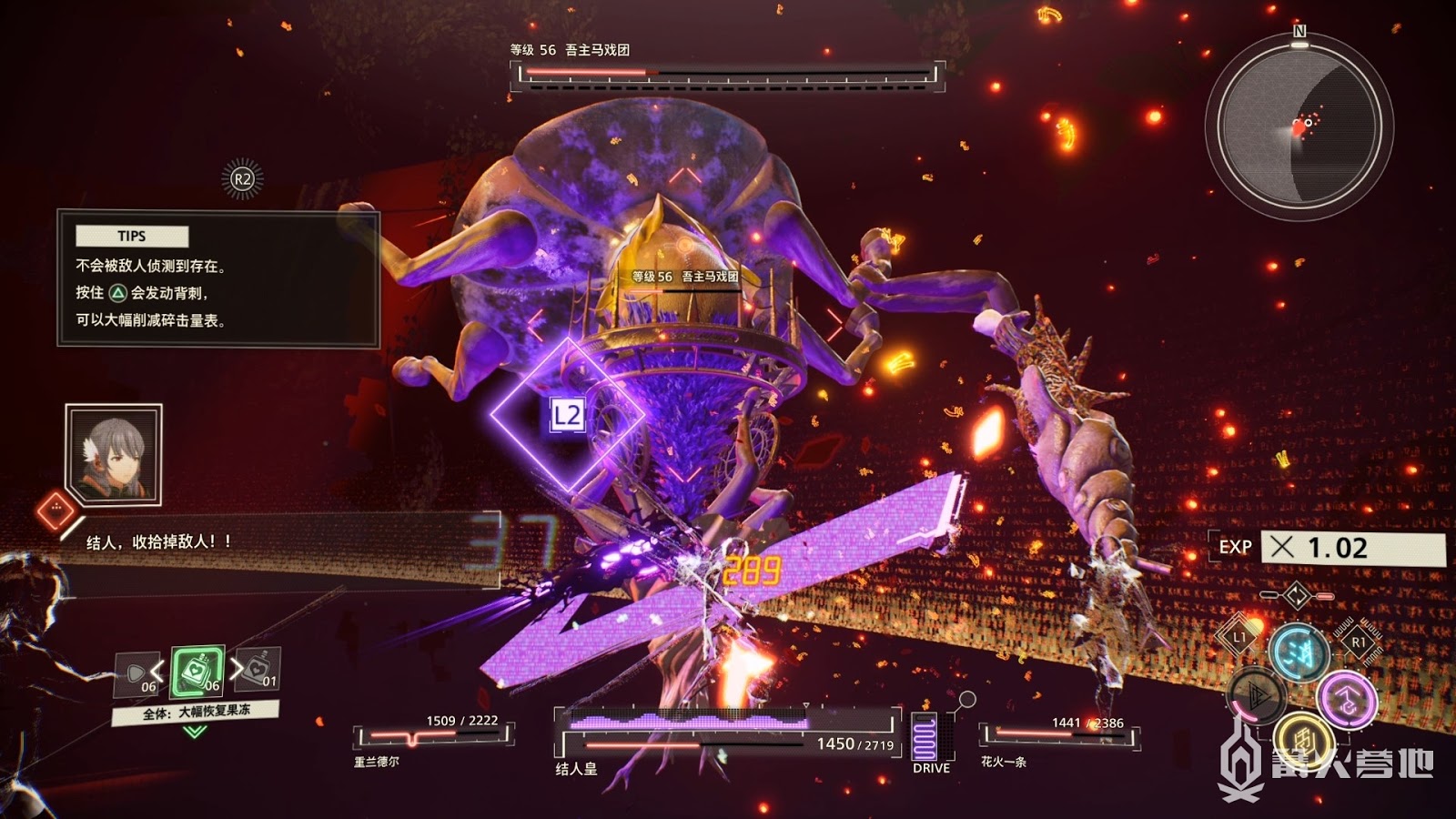Select the TIPS panel header

pos(132,237)
